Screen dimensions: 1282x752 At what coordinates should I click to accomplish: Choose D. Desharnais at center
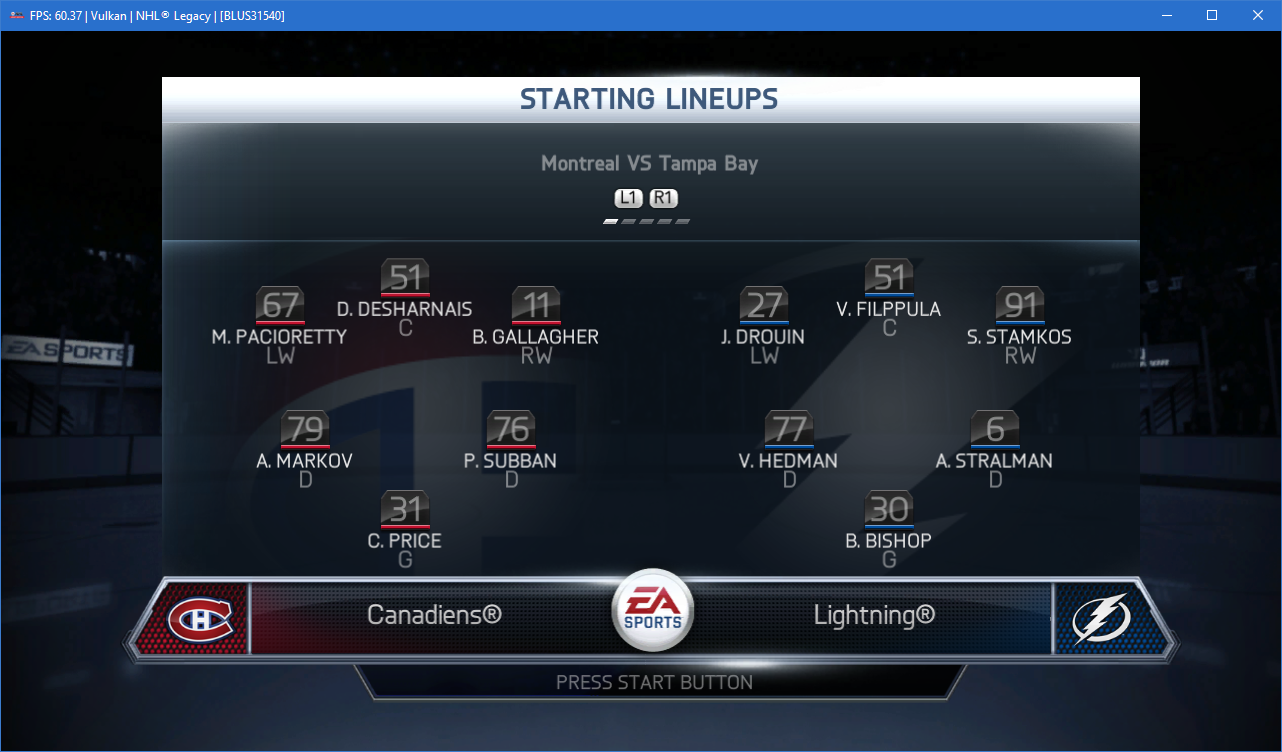coord(405,277)
